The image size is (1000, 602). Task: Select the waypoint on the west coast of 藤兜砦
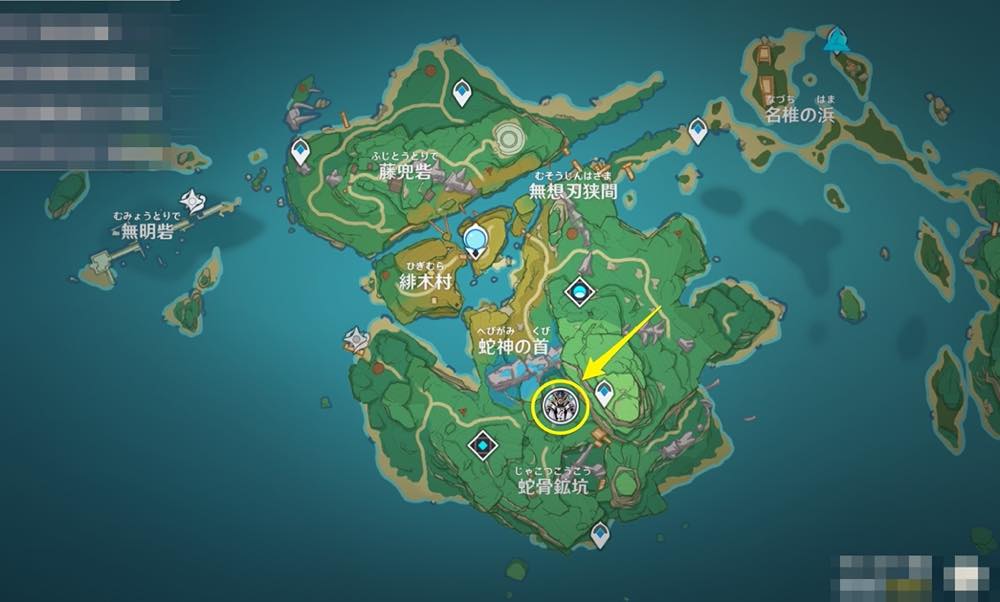(x=300, y=151)
